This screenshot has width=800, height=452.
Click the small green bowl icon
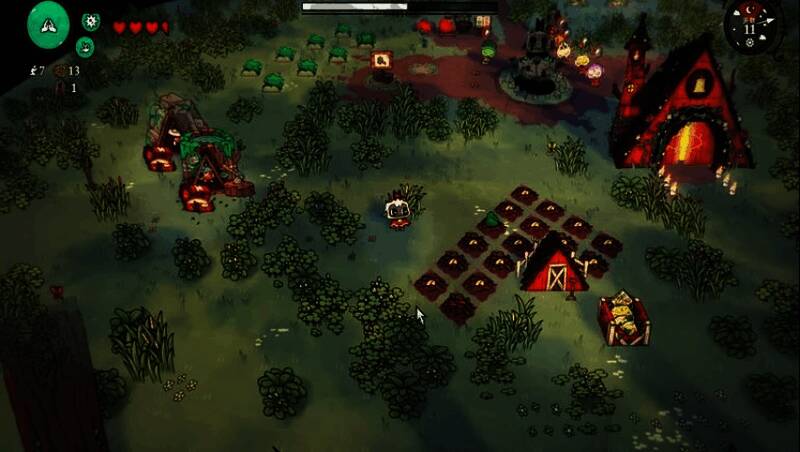[85, 46]
